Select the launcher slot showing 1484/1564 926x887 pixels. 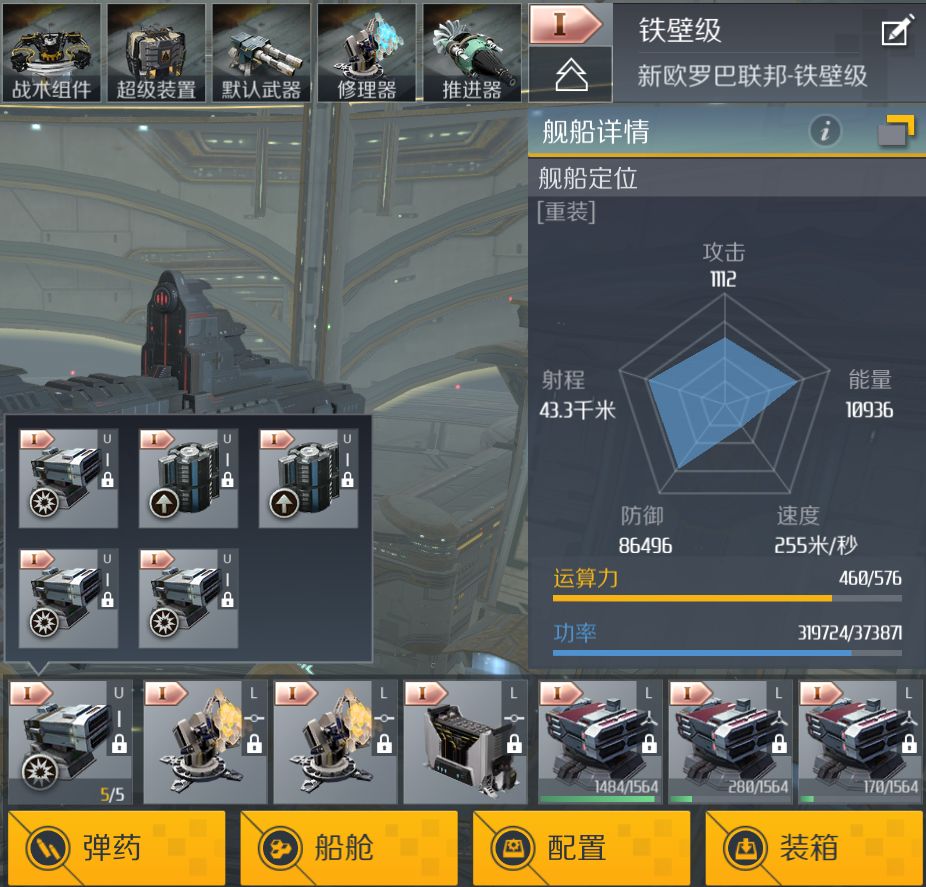600,741
